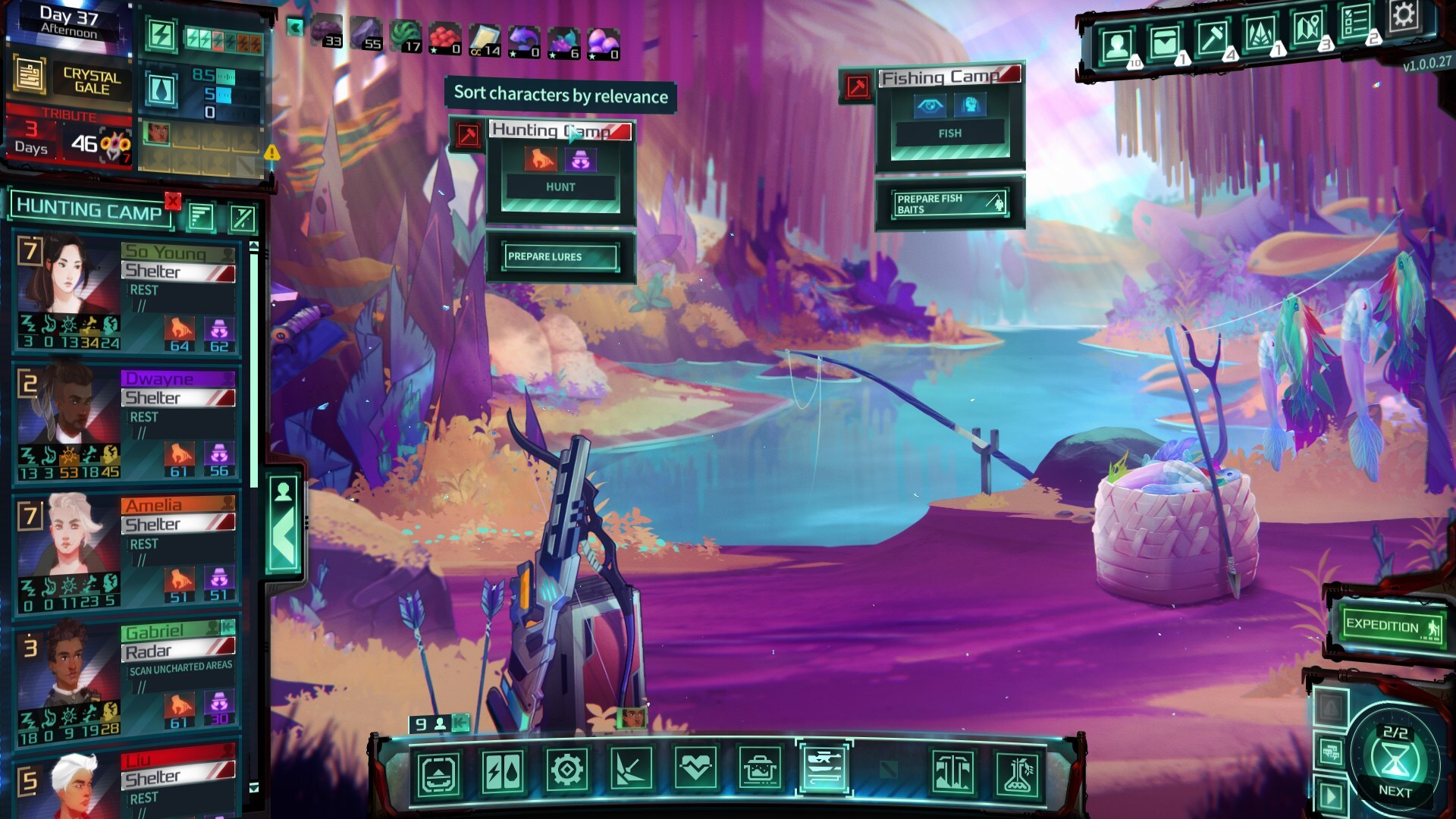This screenshot has width=1456, height=819.
Task: Select the Prepare Lures action
Action: click(560, 257)
